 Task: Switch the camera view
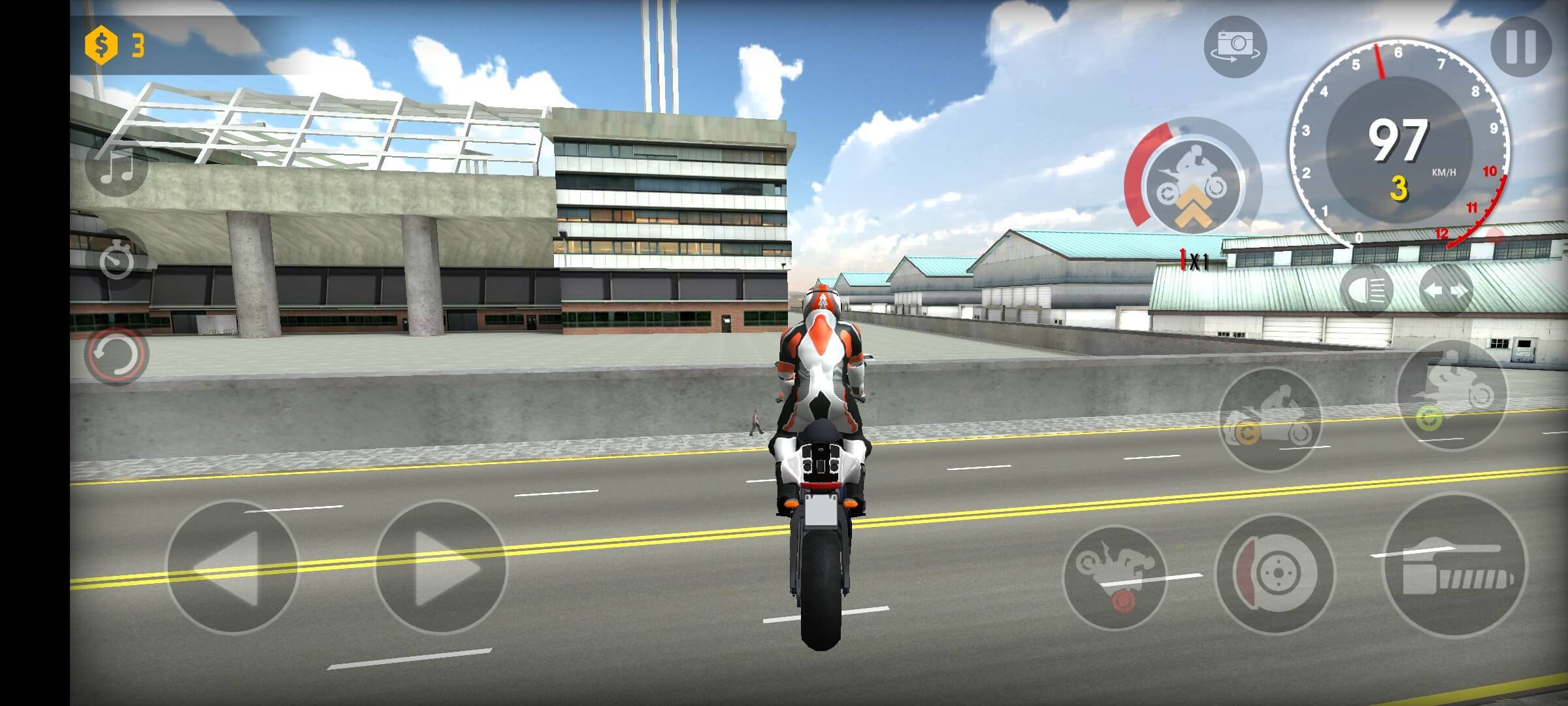(x=1235, y=47)
